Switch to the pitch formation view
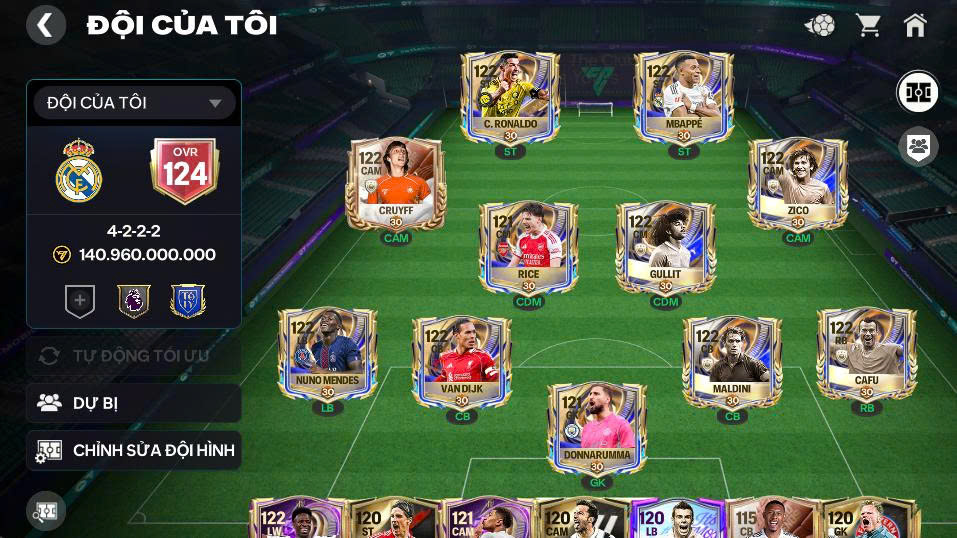 917,92
